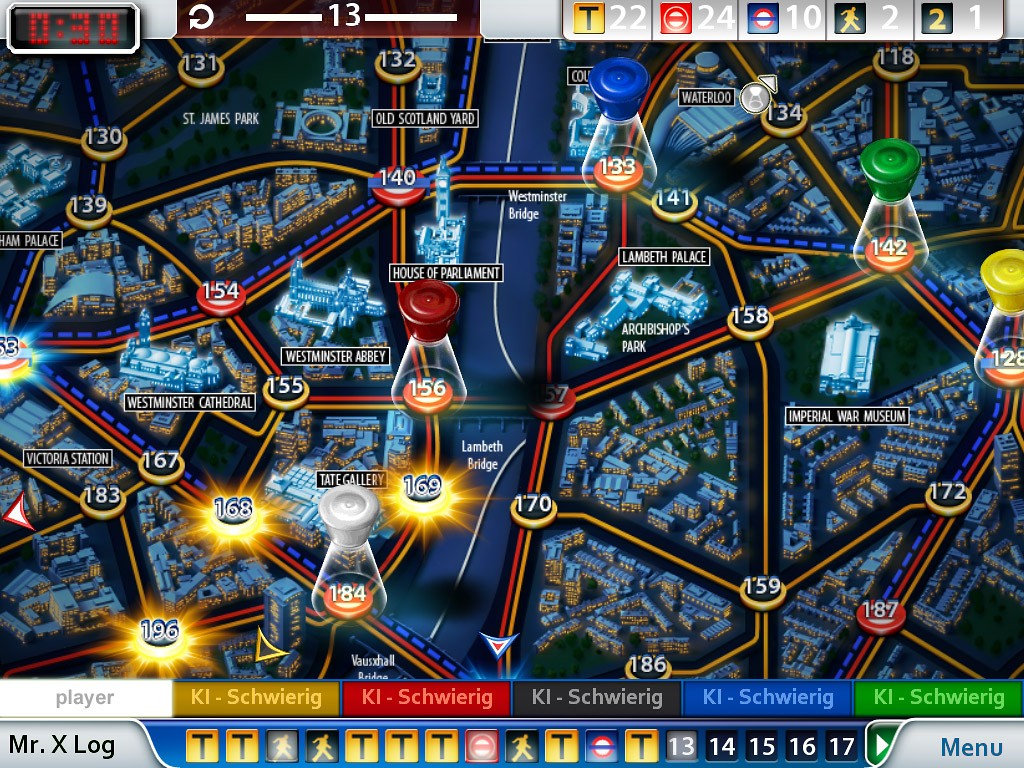Screen dimensions: 1024x768
Task: Activate the double-move ticket icon
Action: pyautogui.click(x=935, y=18)
